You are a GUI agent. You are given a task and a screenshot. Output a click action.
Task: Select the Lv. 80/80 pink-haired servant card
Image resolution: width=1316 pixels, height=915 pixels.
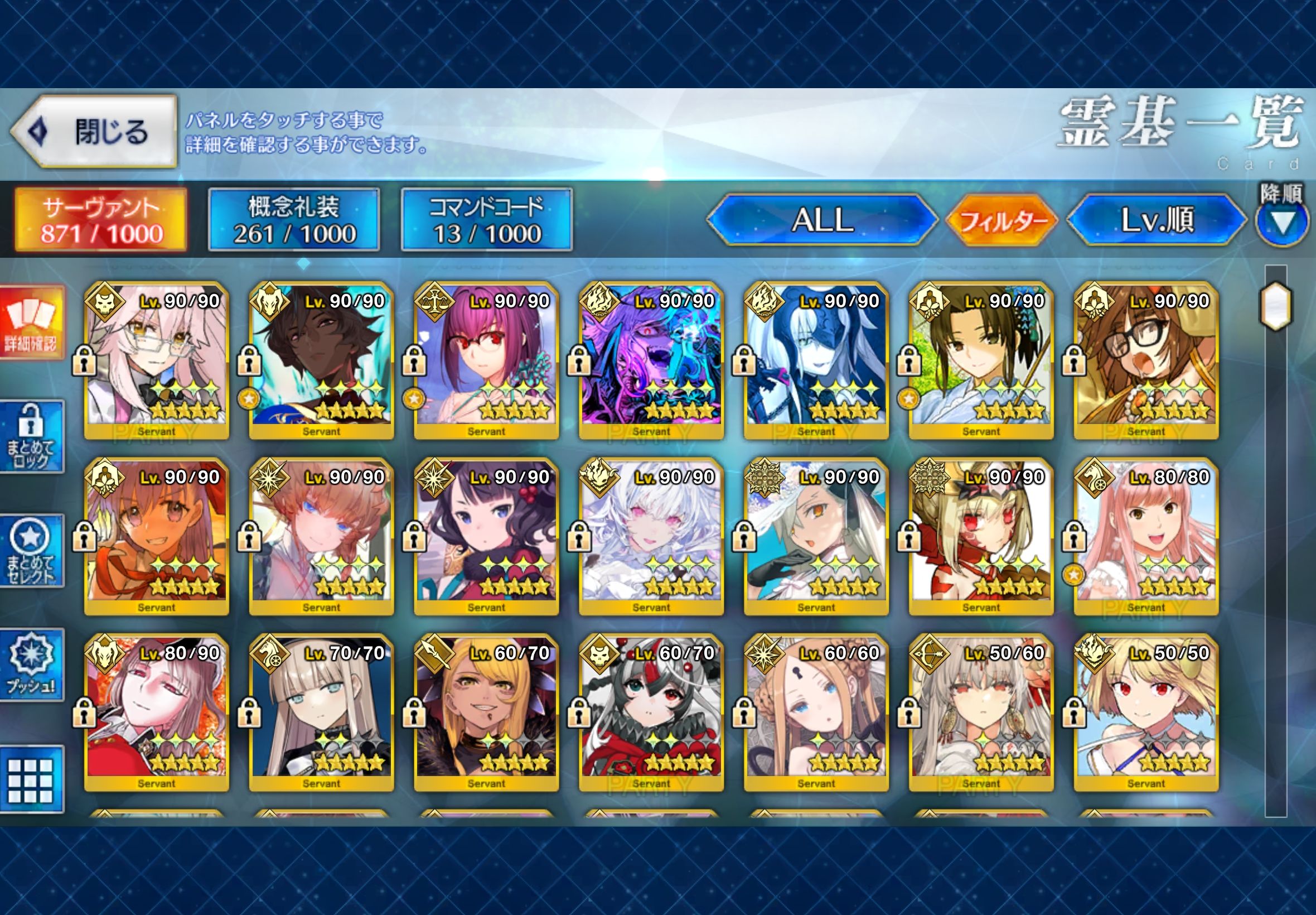point(1146,536)
